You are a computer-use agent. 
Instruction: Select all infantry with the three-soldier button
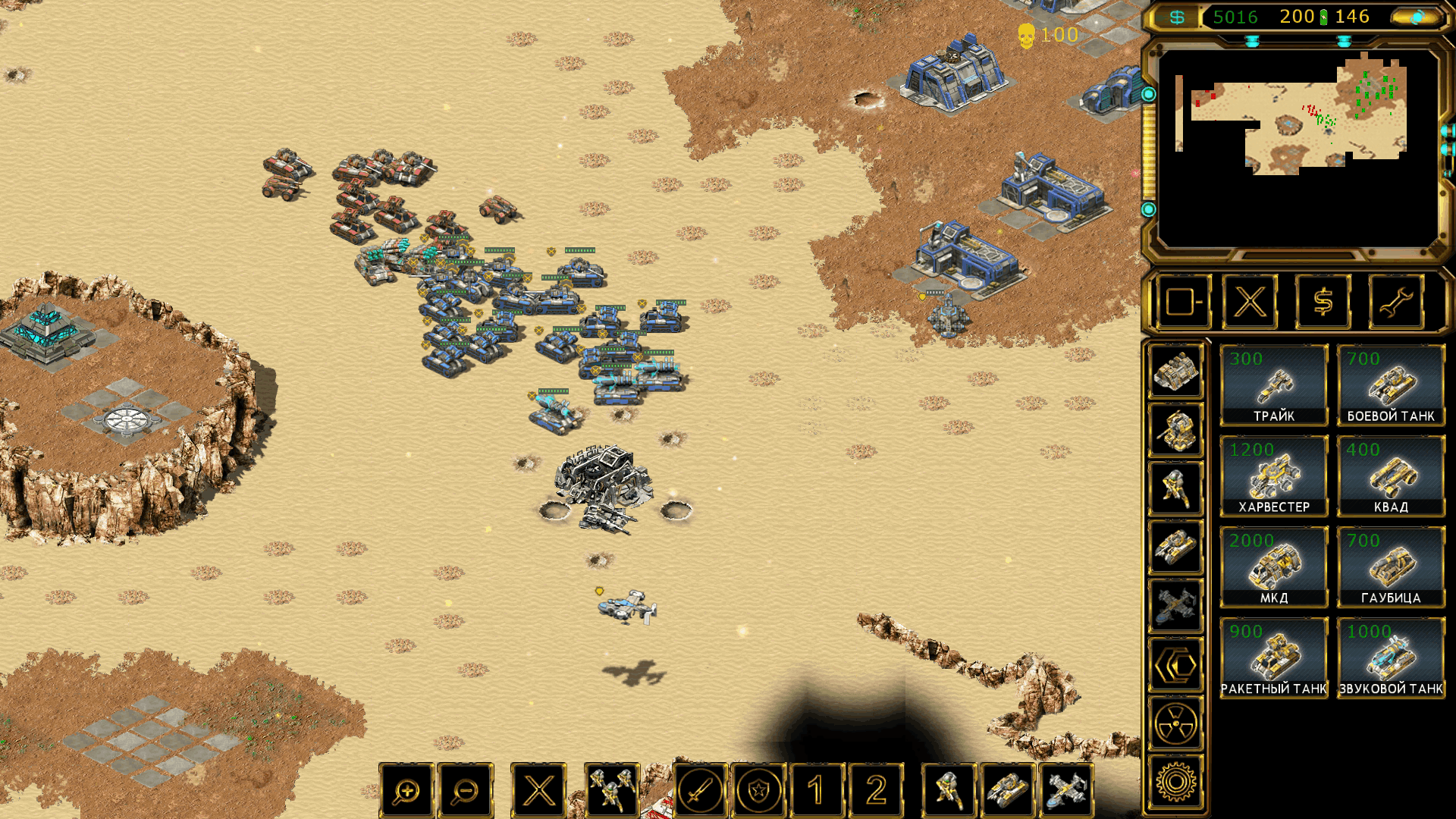[x=612, y=791]
